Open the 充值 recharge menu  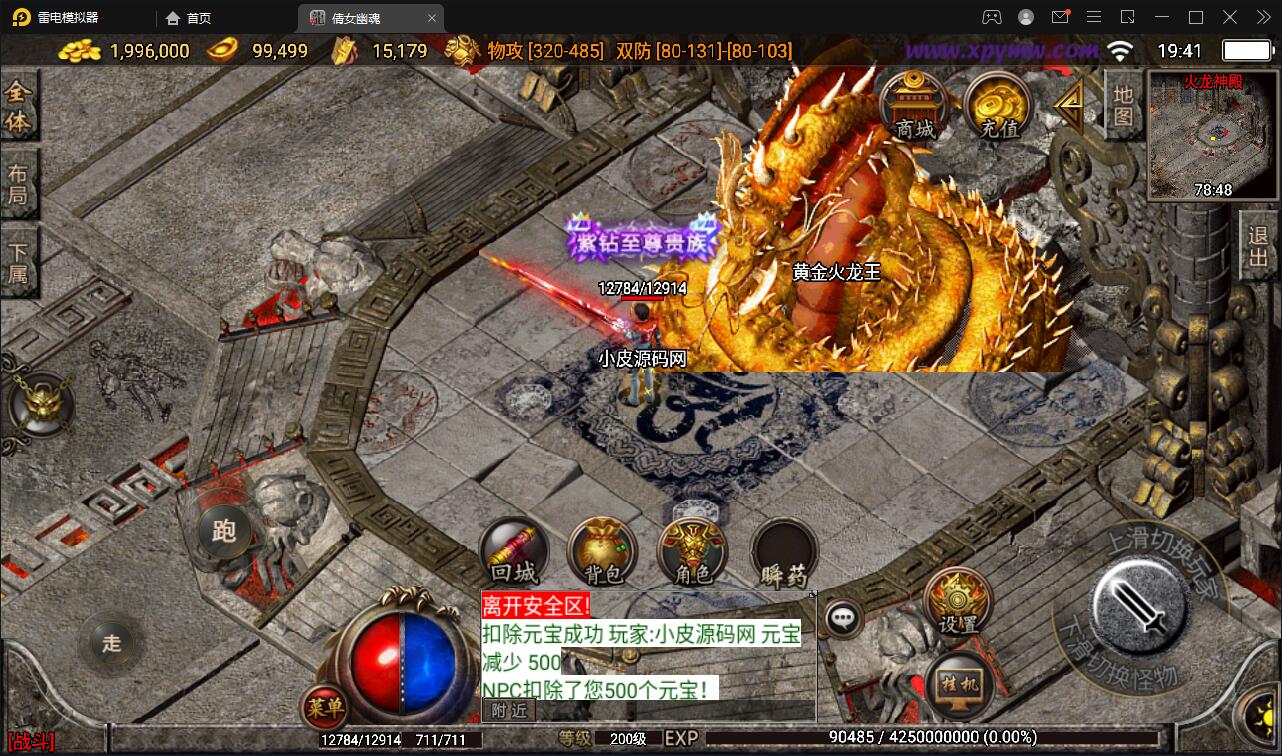pos(999,105)
